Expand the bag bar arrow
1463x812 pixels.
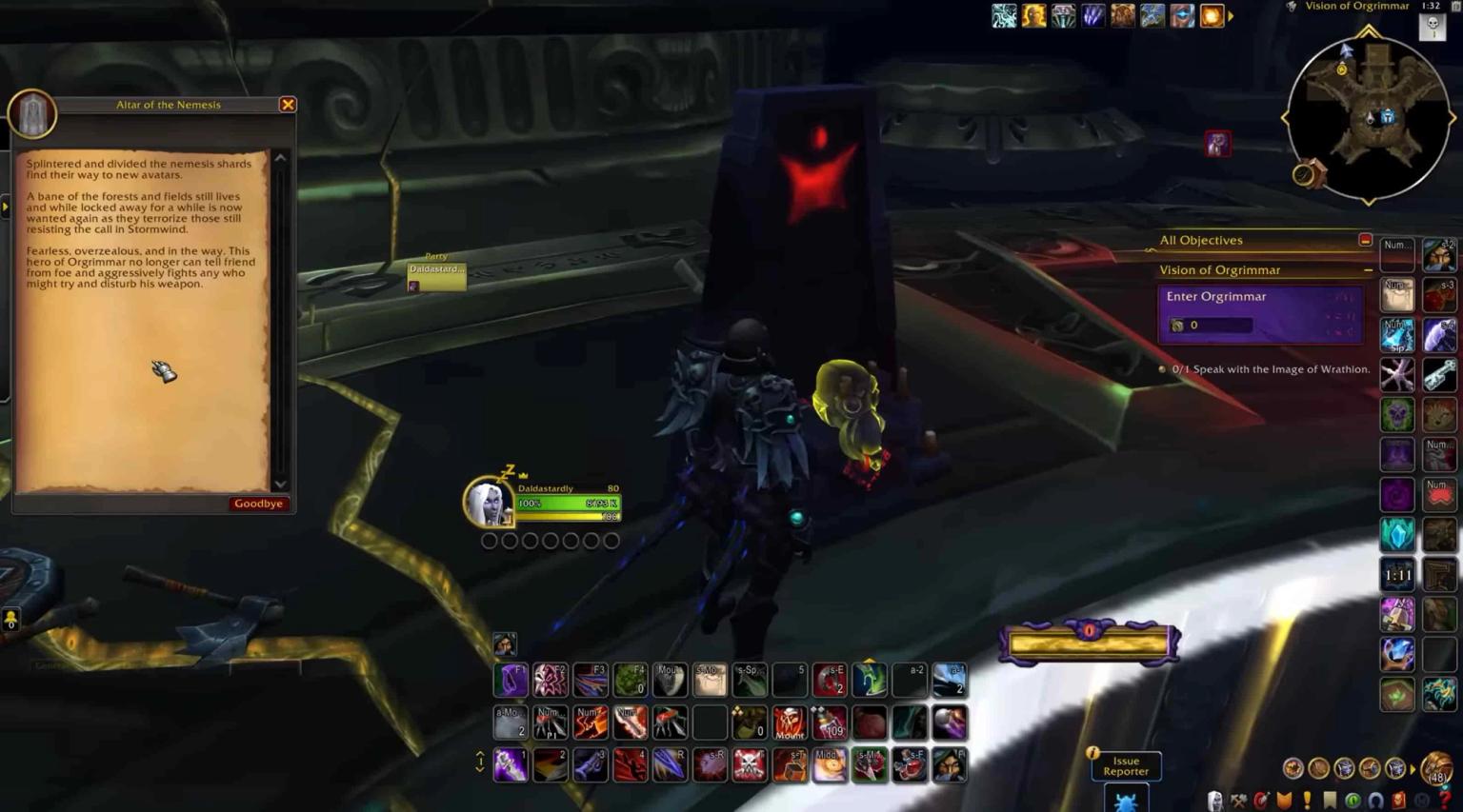[x=1413, y=768]
